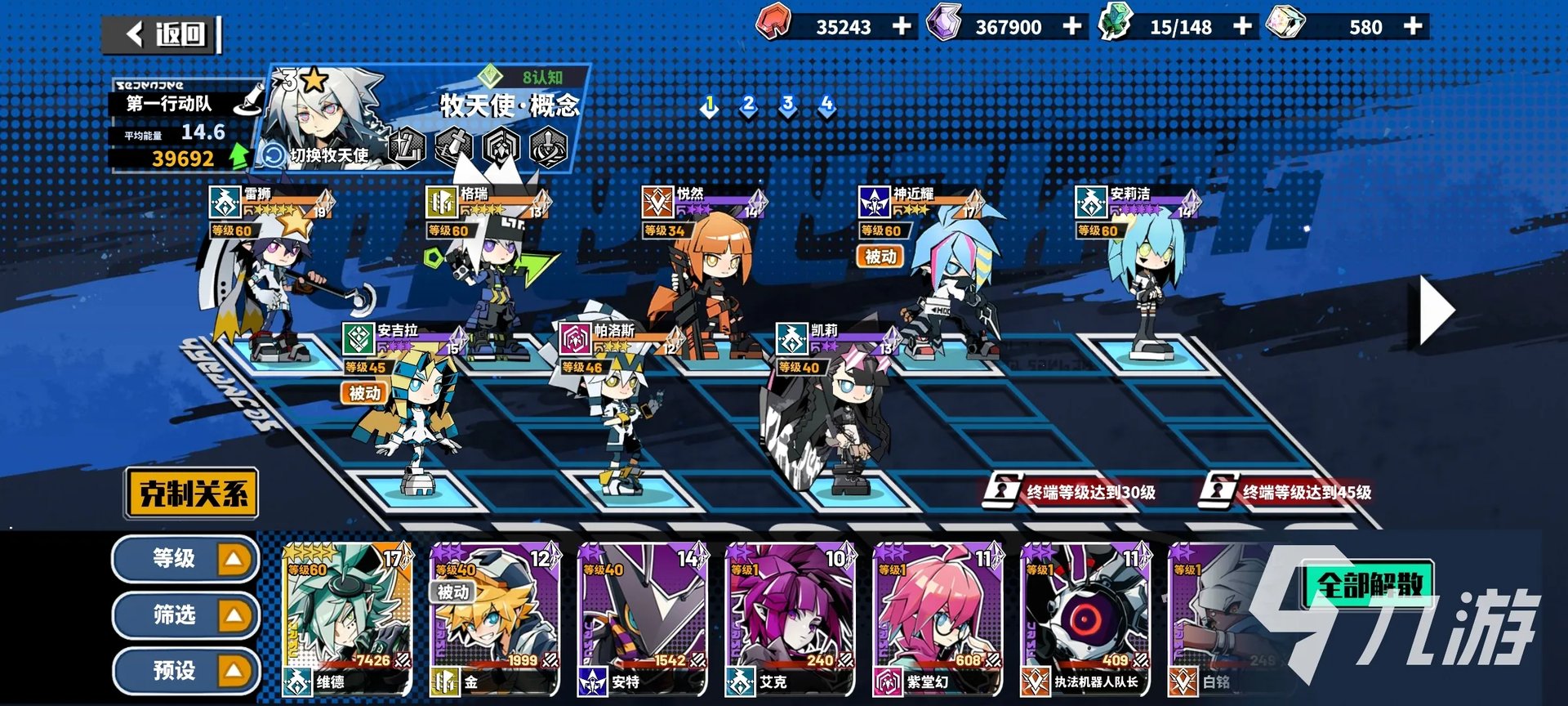
Task: Add more white cube currency
Action: (1413, 26)
